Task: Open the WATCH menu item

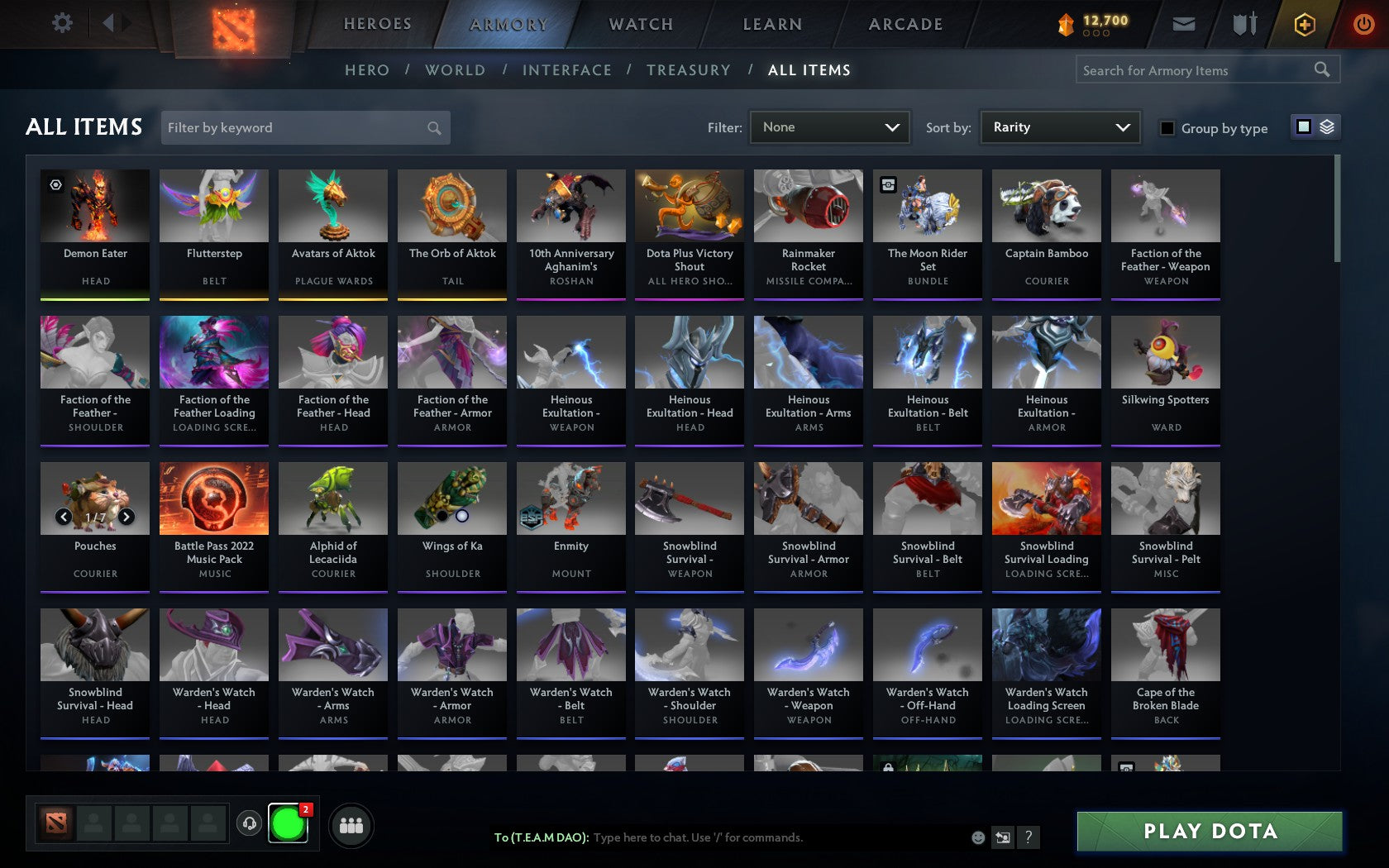Action: coord(640,24)
